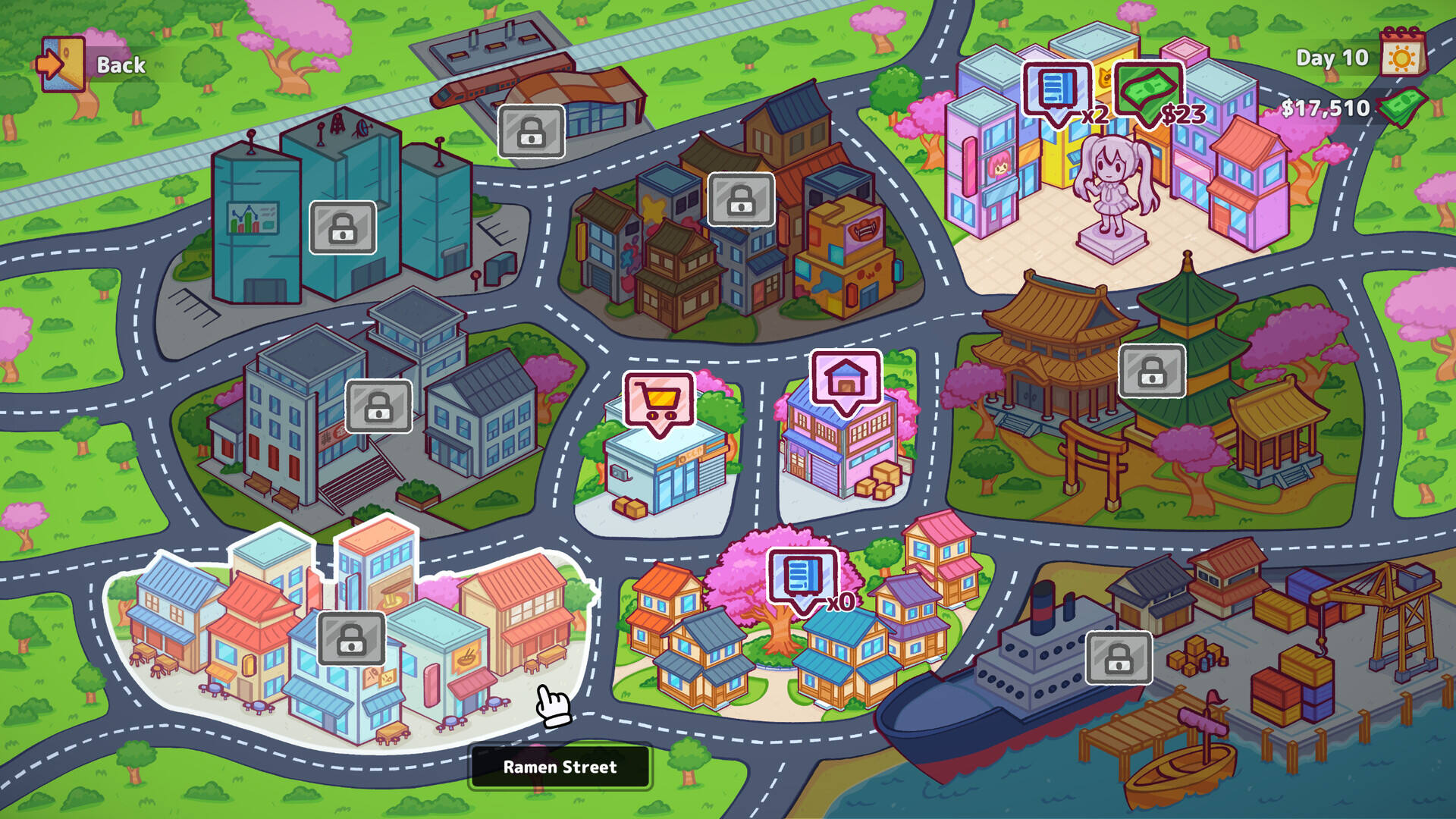Select the locked temple shrine district
The height and width of the screenshot is (819, 1456).
1152,371
